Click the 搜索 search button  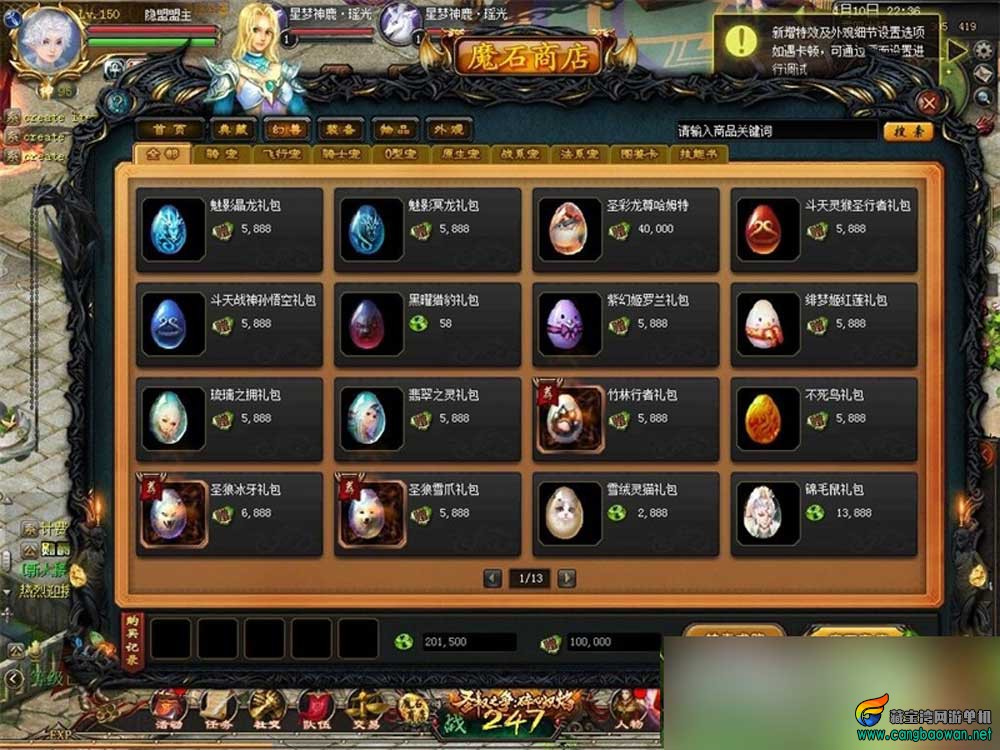(908, 131)
